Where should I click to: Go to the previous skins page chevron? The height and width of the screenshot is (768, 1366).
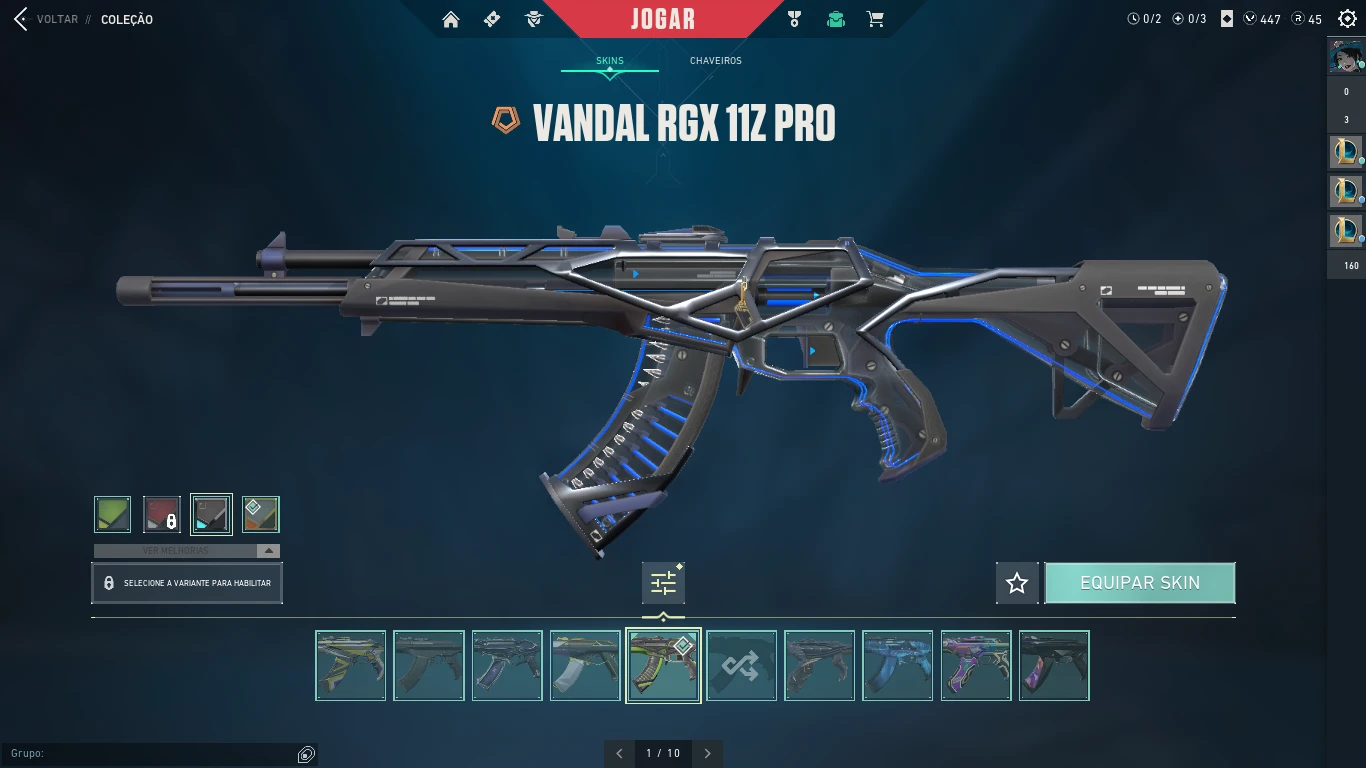(x=619, y=753)
